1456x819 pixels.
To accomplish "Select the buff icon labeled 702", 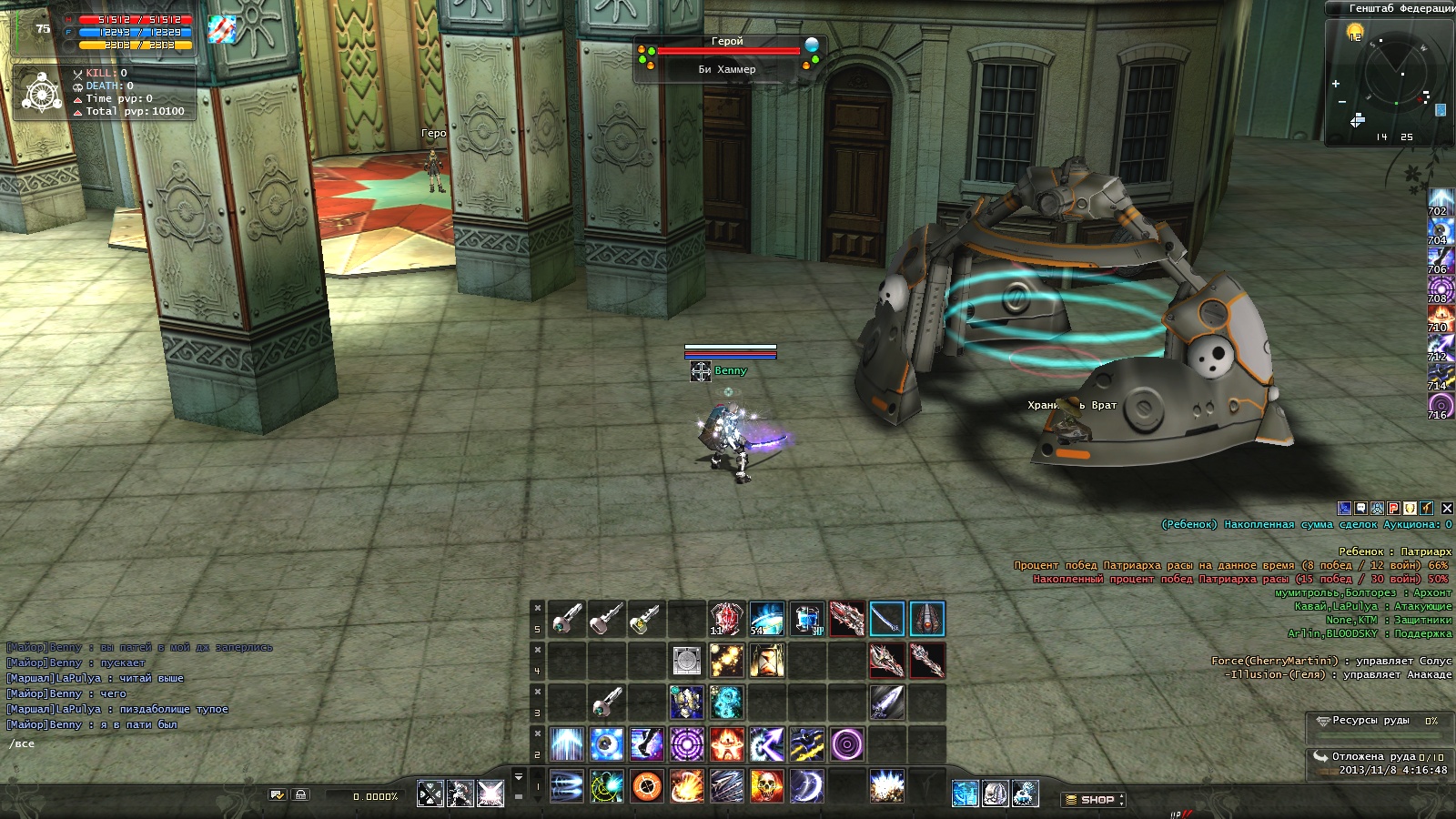I will (1441, 200).
